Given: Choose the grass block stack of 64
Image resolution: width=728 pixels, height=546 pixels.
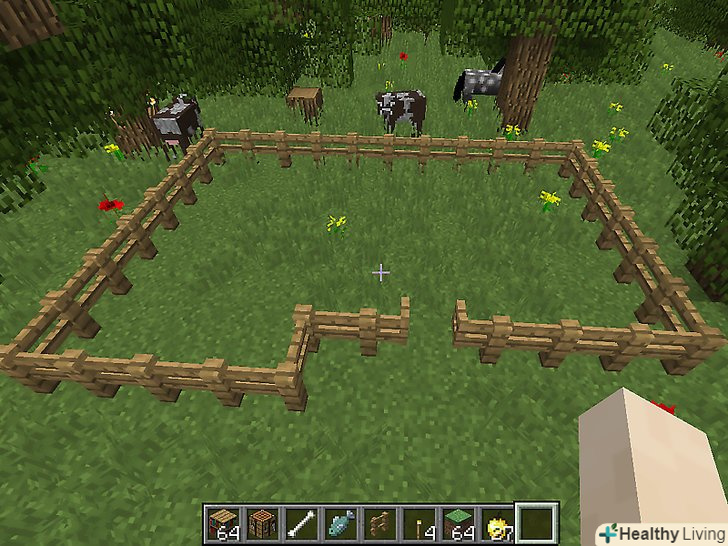Looking at the screenshot, I should [456, 523].
